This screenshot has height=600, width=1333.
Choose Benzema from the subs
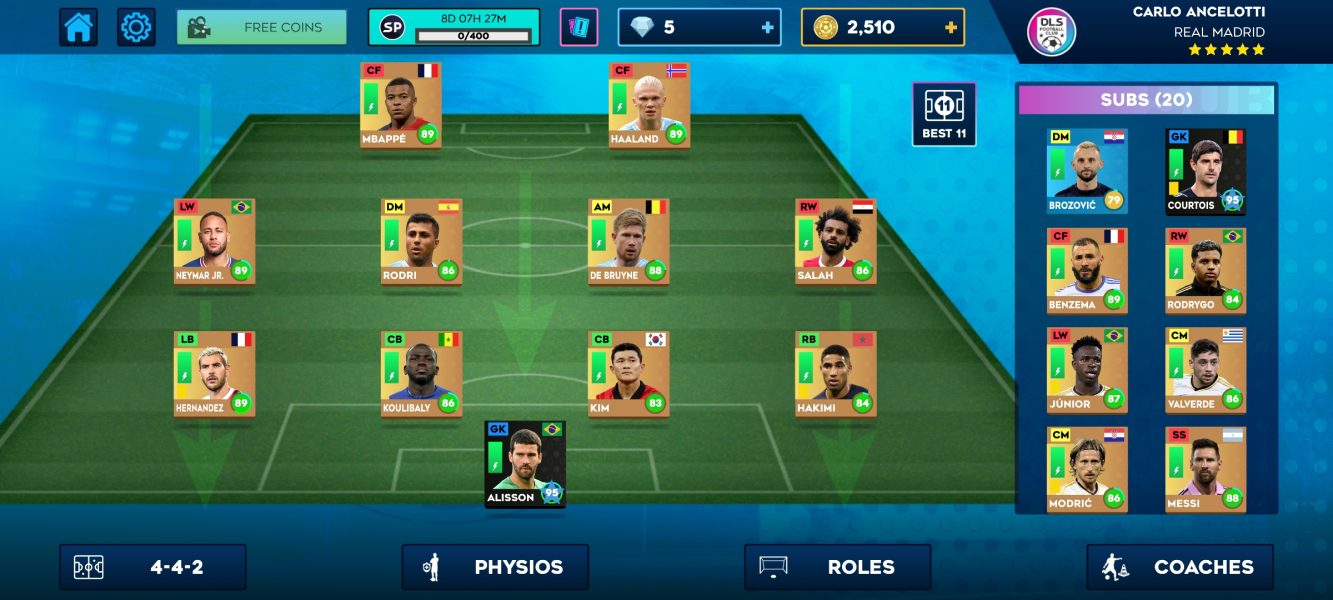click(1087, 271)
